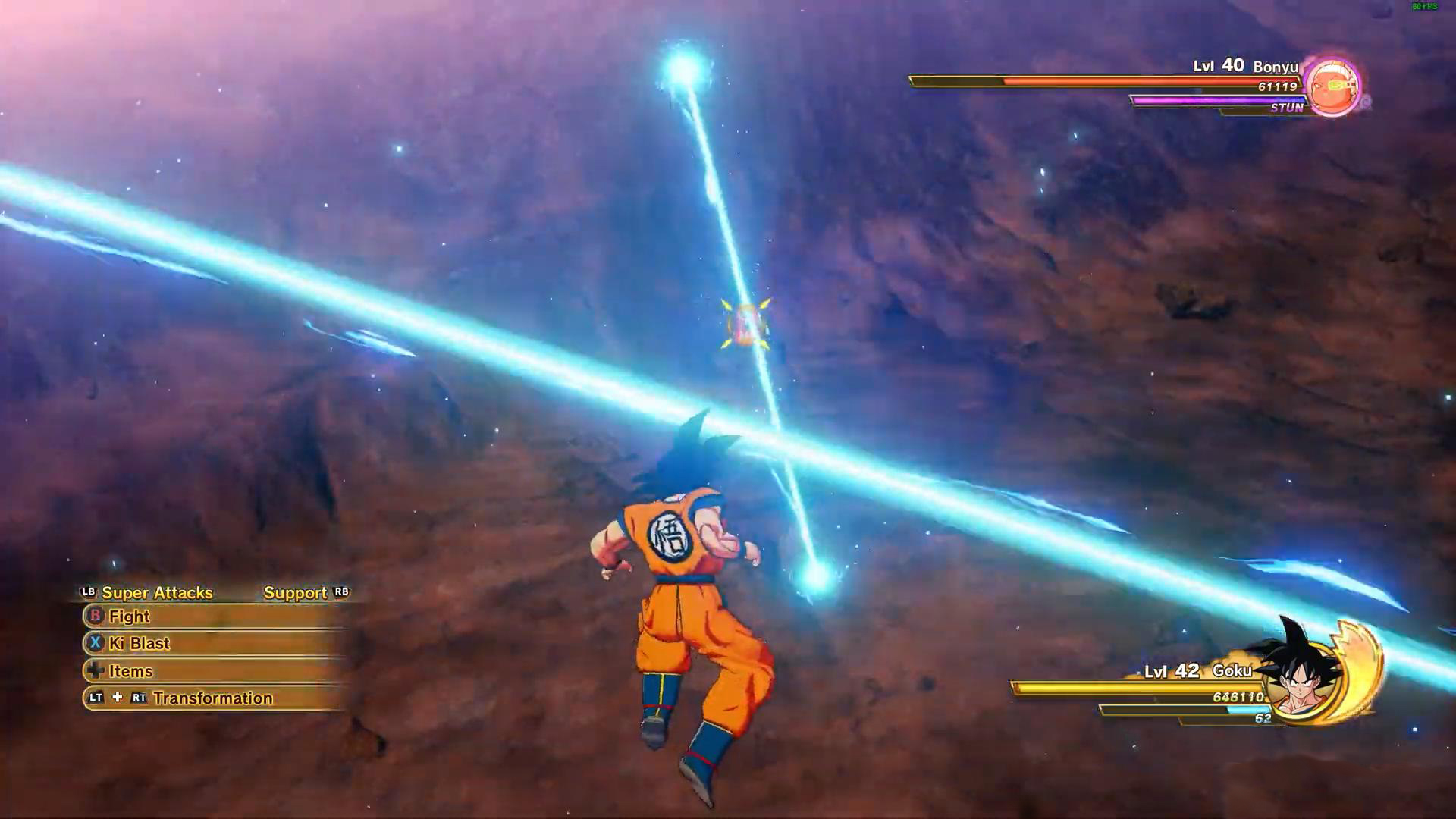The image size is (1456, 819).
Task: Select the lock-on marker on Bonyu
Action: [746, 325]
